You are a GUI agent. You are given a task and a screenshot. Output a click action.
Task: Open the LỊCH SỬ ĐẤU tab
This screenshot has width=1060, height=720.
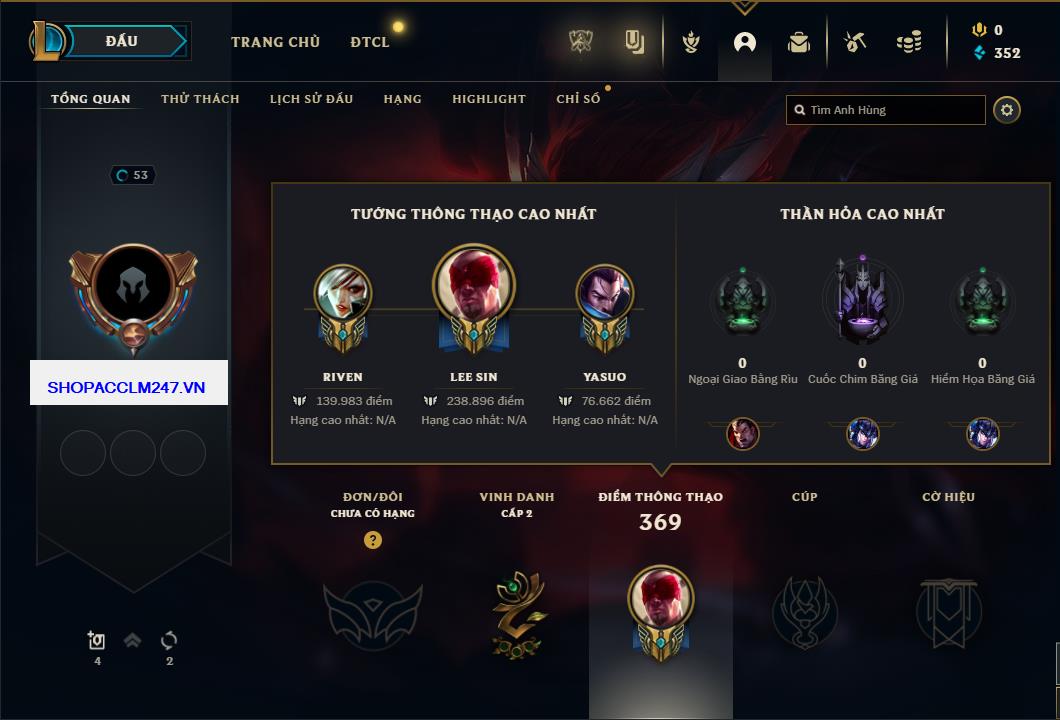(x=311, y=99)
